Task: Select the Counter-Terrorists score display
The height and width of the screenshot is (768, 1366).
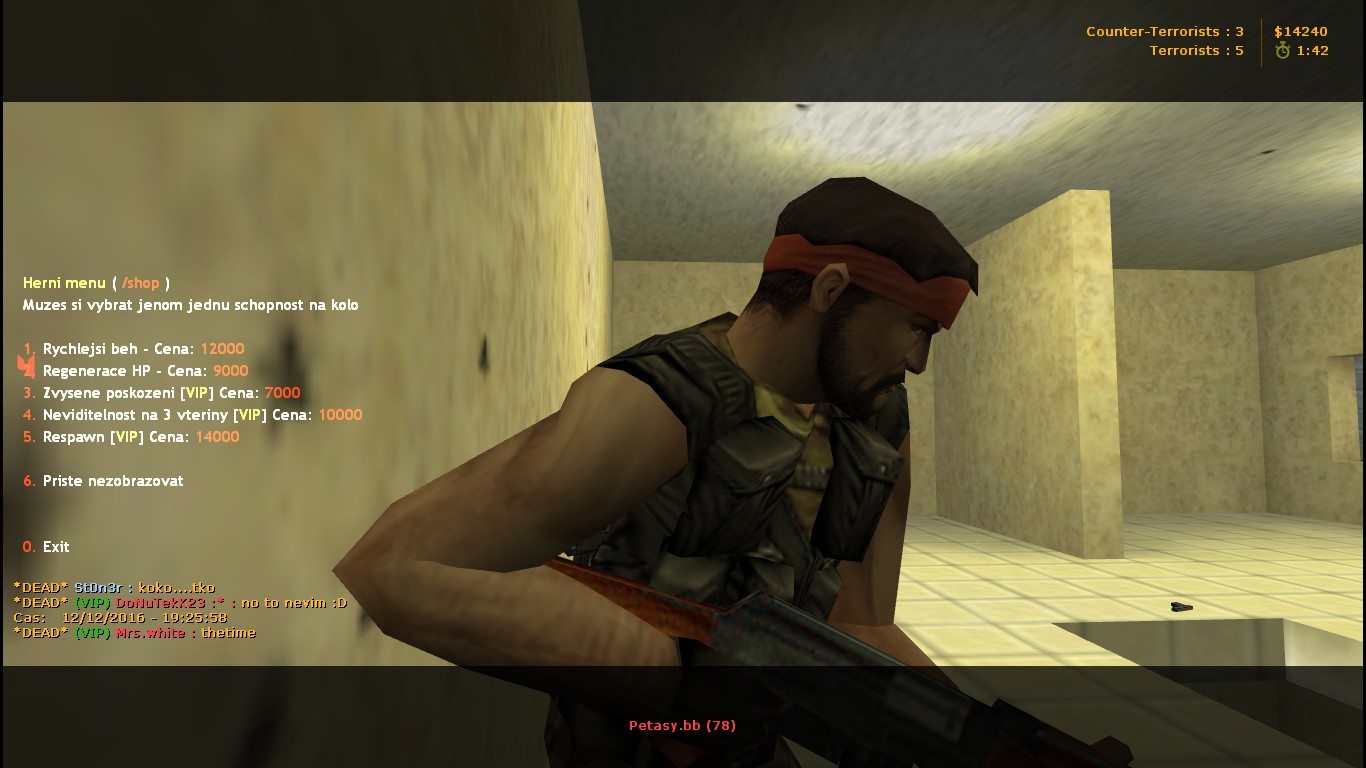Action: point(1163,31)
